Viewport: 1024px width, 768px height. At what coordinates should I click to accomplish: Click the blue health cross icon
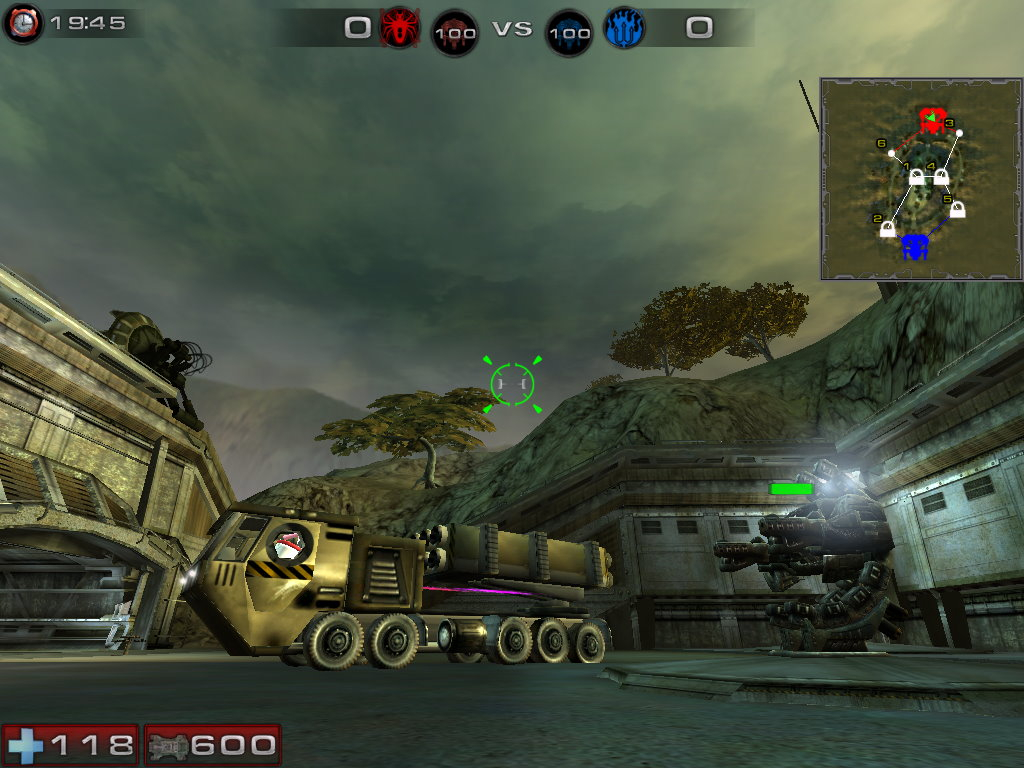pos(25,745)
